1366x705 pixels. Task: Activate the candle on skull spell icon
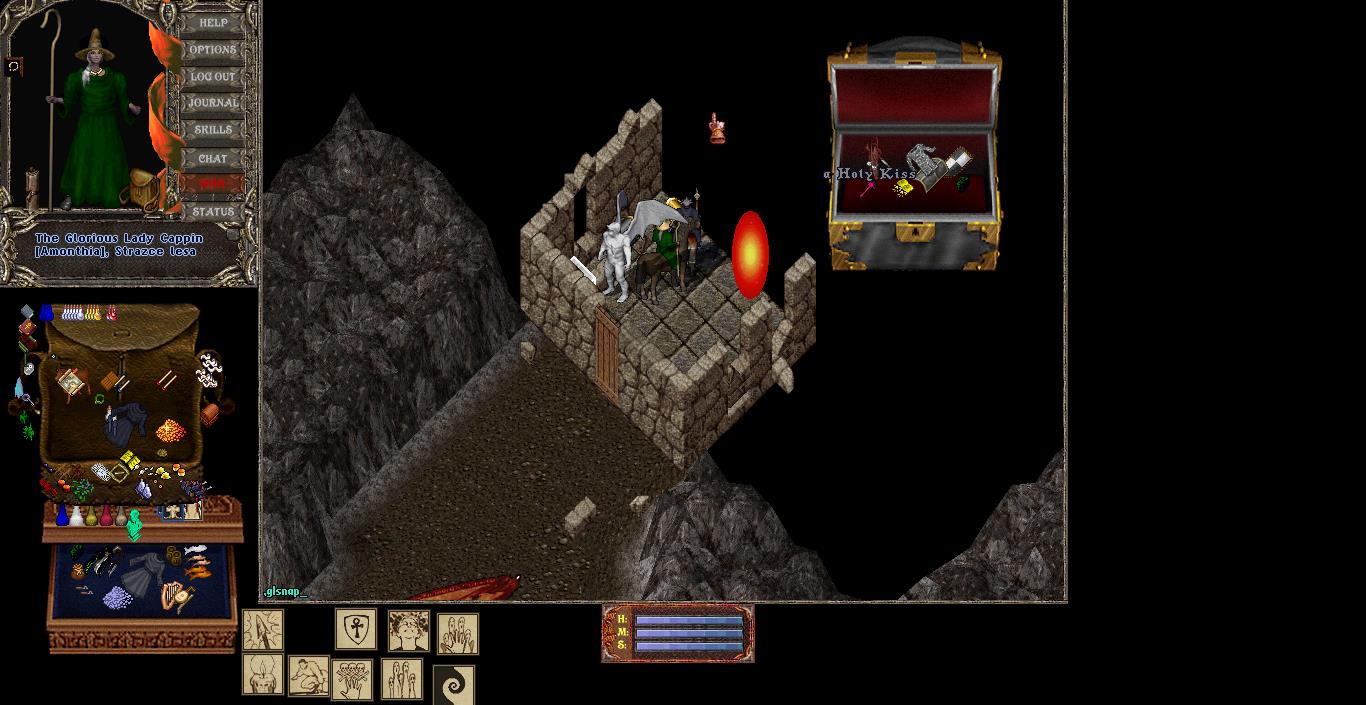(x=262, y=675)
